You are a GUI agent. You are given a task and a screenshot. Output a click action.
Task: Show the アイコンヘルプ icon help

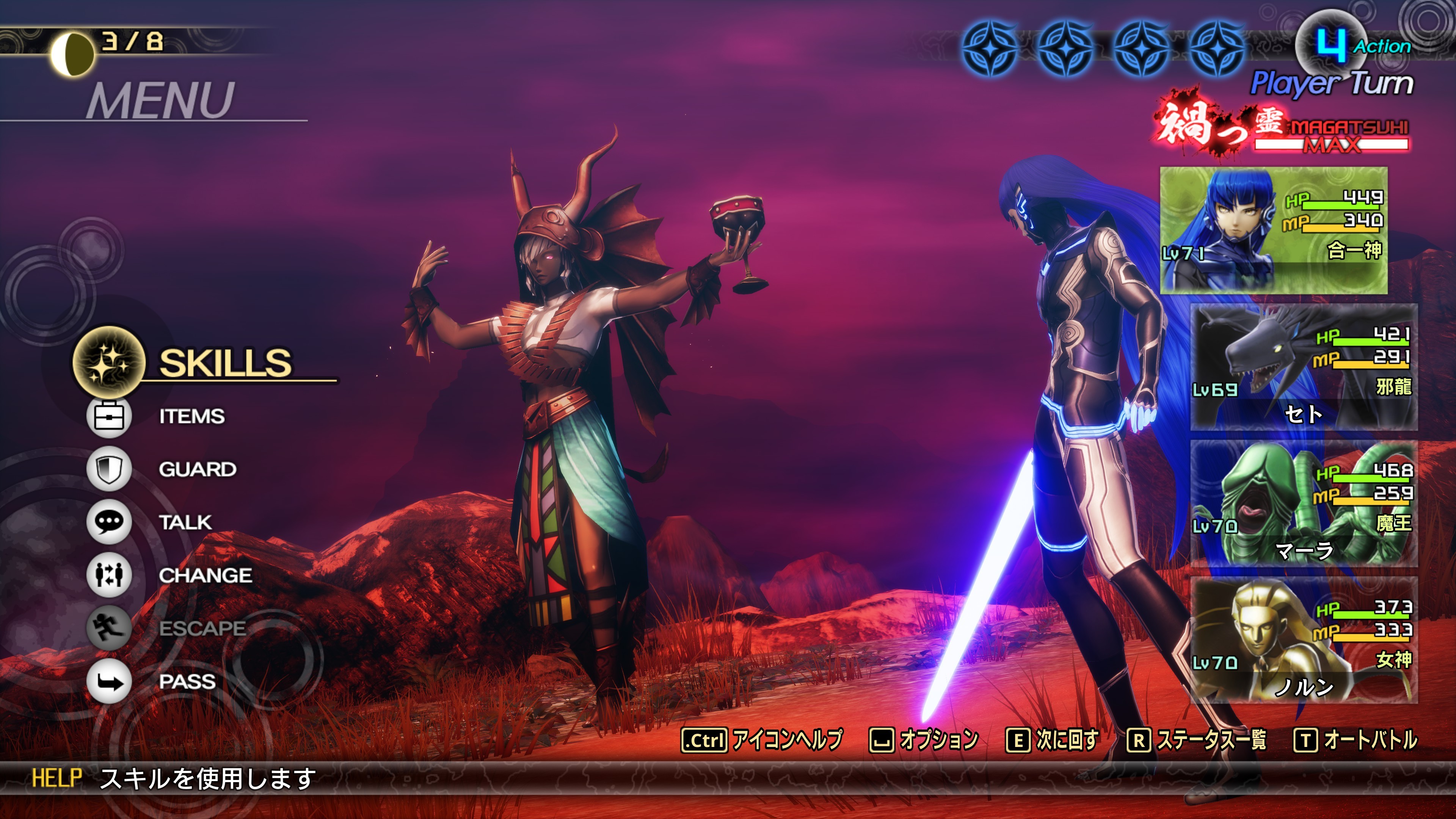point(762,740)
